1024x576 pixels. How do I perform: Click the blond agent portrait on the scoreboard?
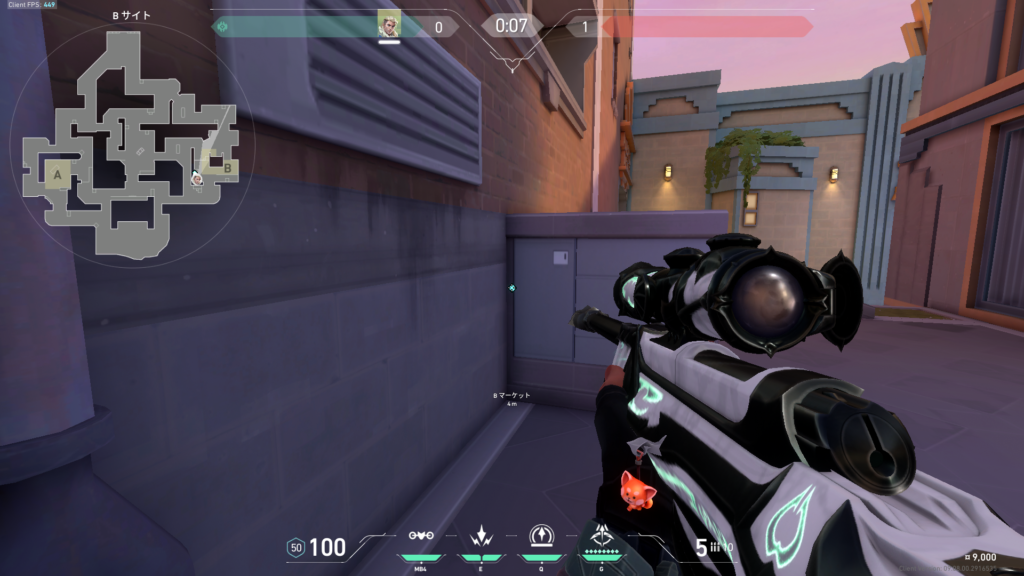[389, 24]
